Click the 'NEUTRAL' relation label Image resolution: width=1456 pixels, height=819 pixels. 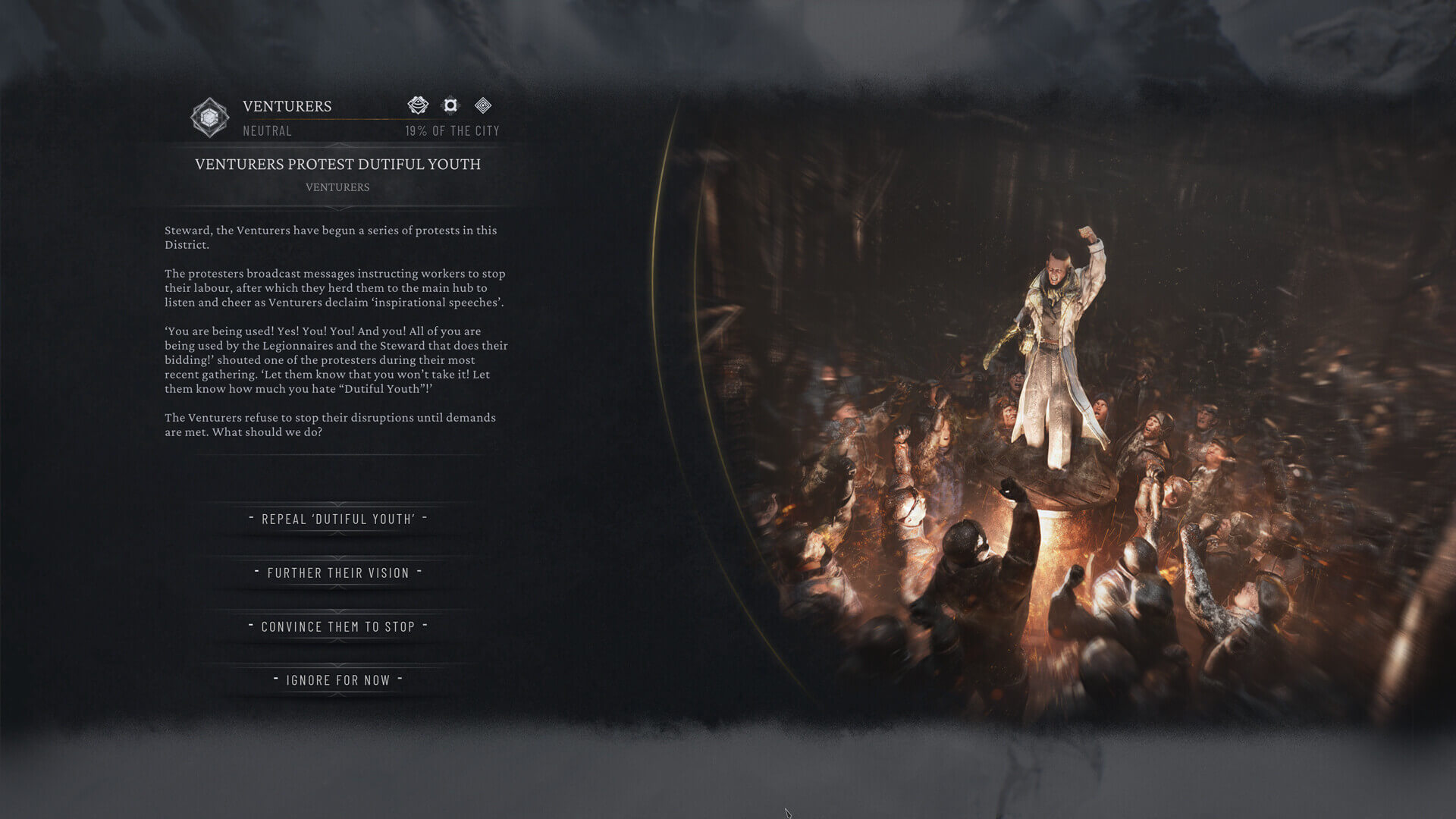point(266,130)
